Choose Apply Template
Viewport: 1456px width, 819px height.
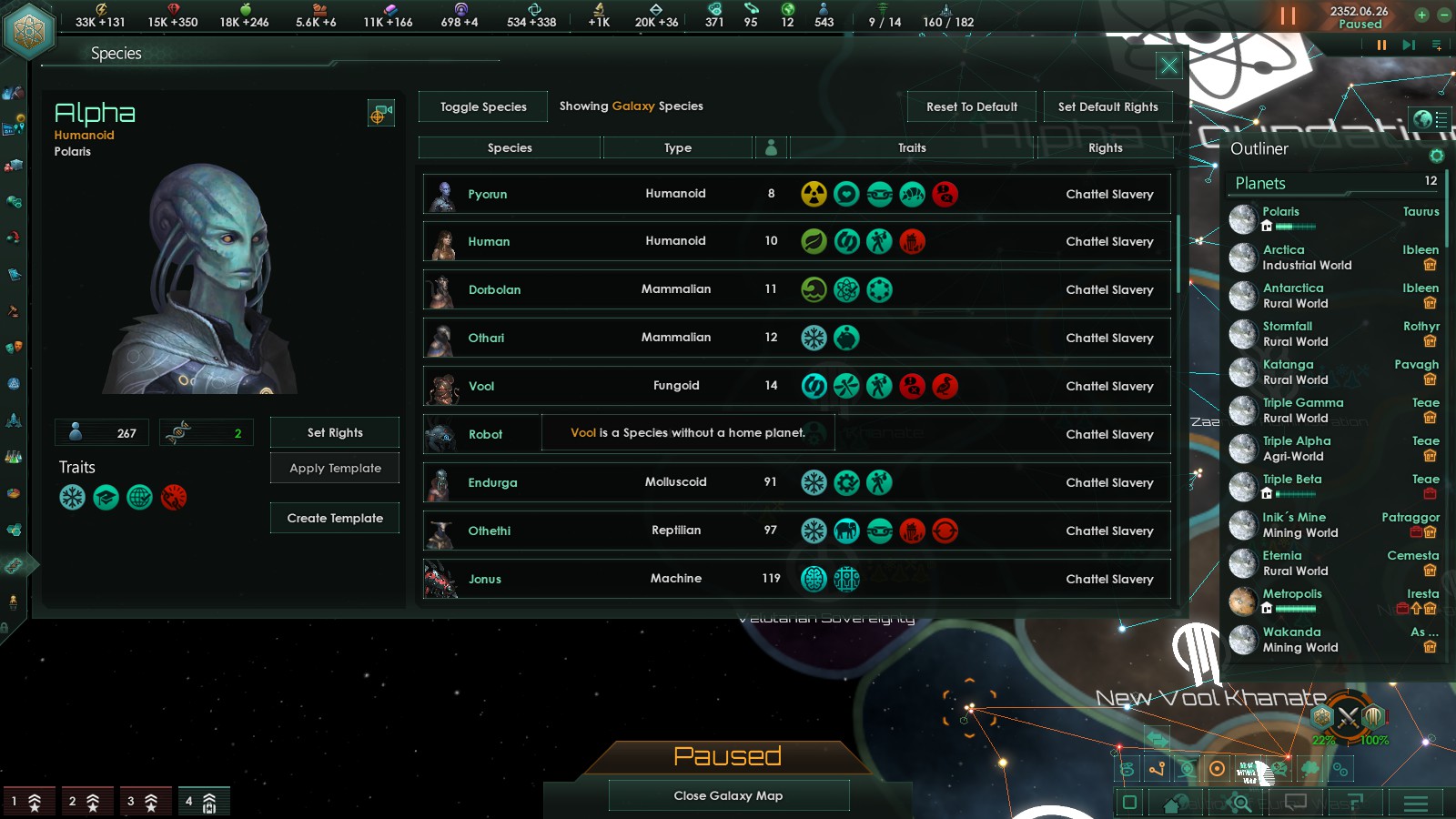335,468
